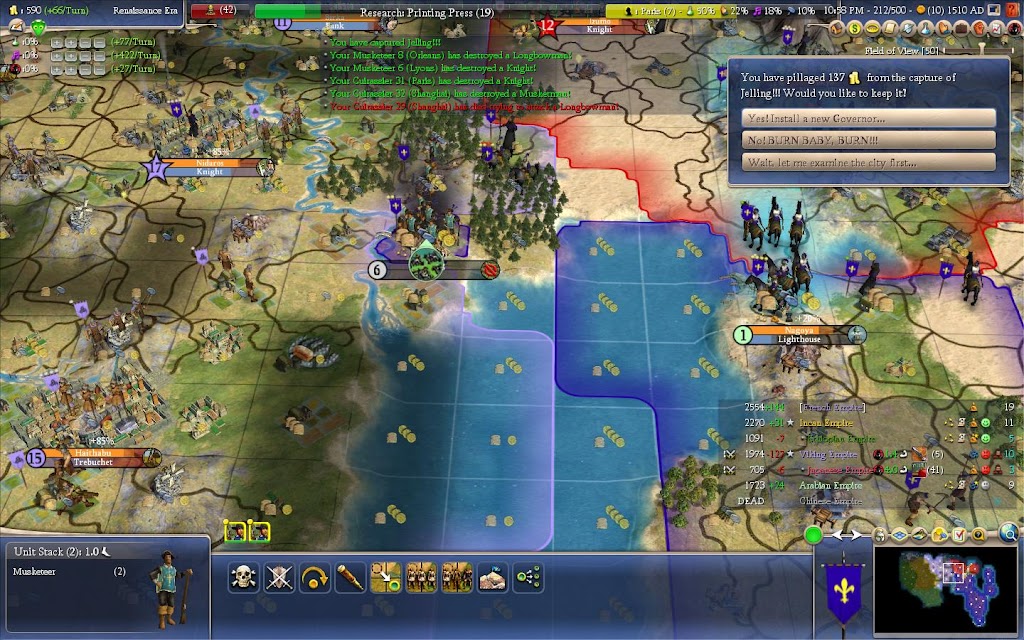This screenshot has width=1024, height=640.
Task: Open the red question mark Civilopedia button
Action: point(1013,10)
